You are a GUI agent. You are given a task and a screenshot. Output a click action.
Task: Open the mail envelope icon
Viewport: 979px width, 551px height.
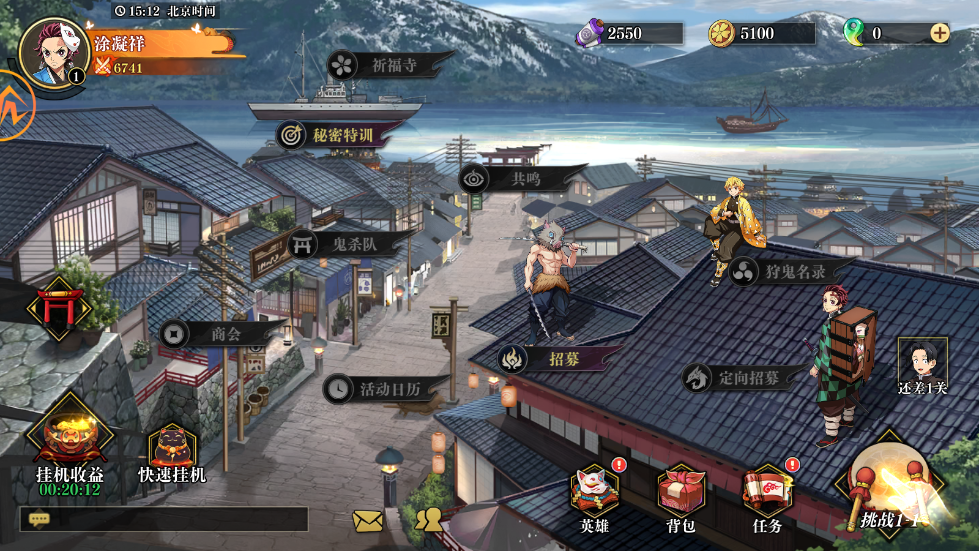point(368,520)
